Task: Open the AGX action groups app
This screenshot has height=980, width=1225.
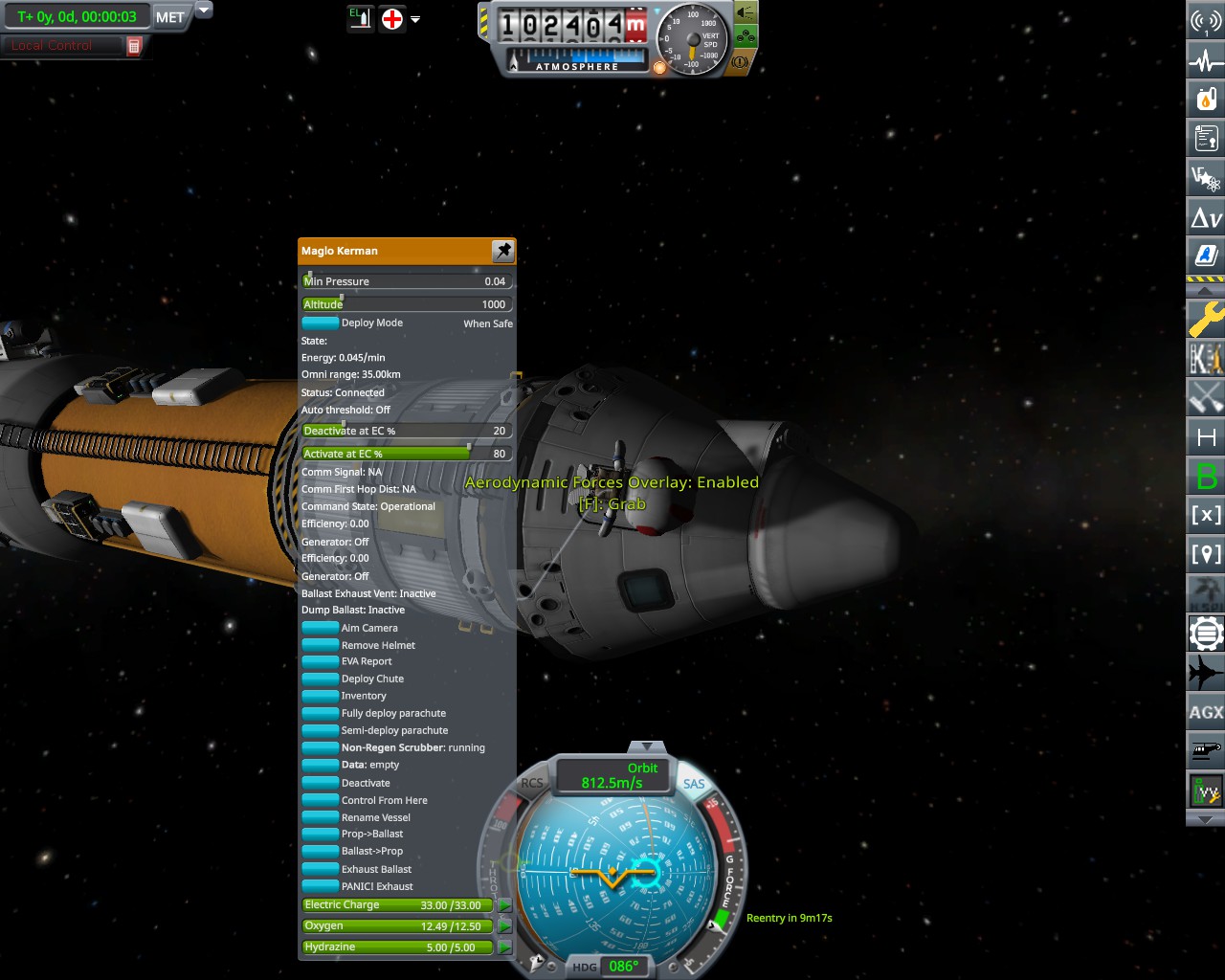Action: [x=1206, y=712]
